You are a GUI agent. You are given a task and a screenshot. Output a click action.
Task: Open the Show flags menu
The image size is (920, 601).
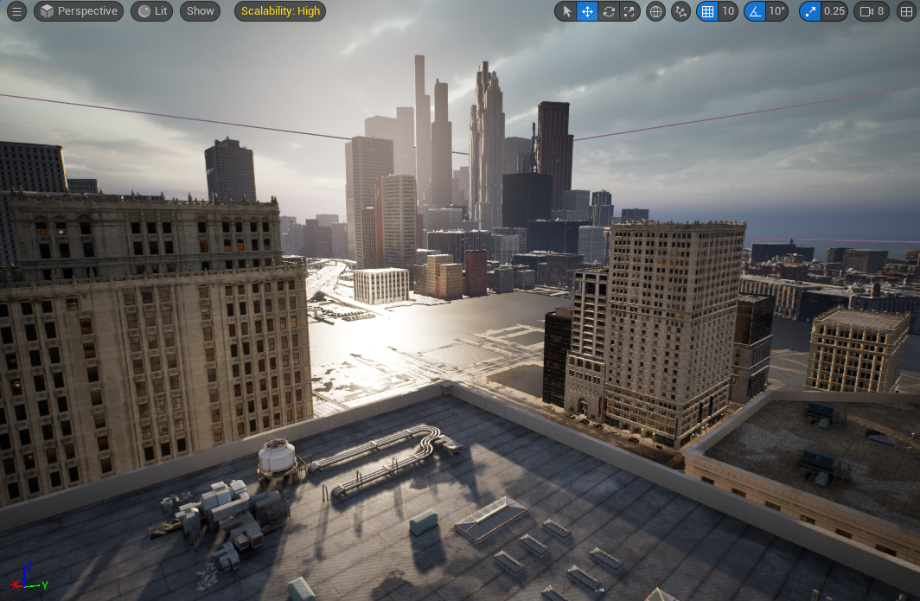200,11
